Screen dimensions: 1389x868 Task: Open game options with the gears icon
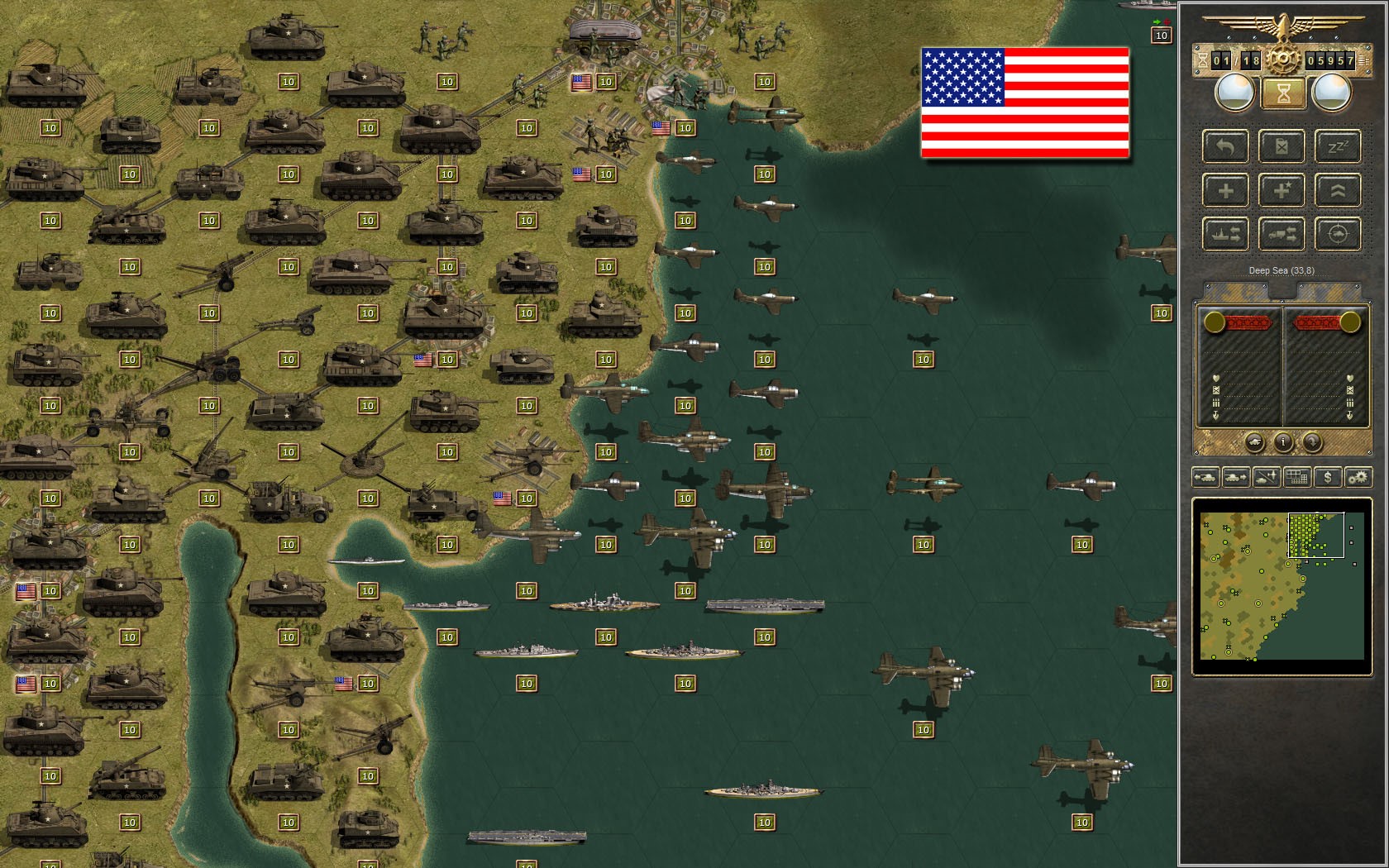click(1358, 477)
